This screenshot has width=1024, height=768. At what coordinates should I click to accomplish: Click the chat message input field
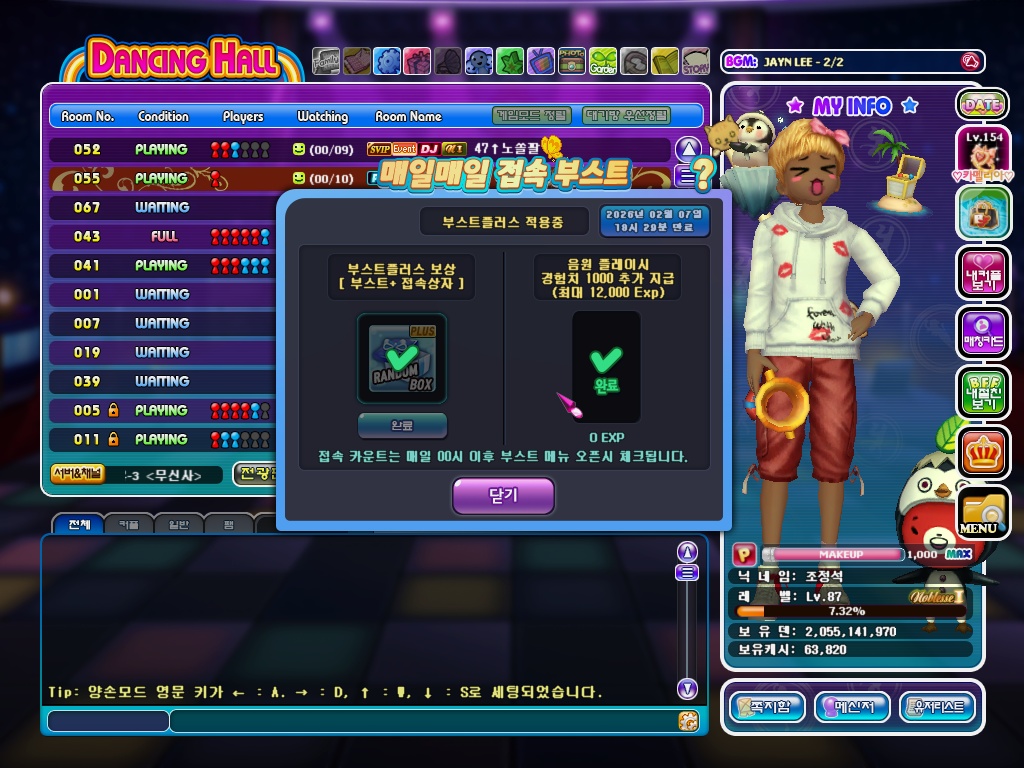[x=420, y=720]
